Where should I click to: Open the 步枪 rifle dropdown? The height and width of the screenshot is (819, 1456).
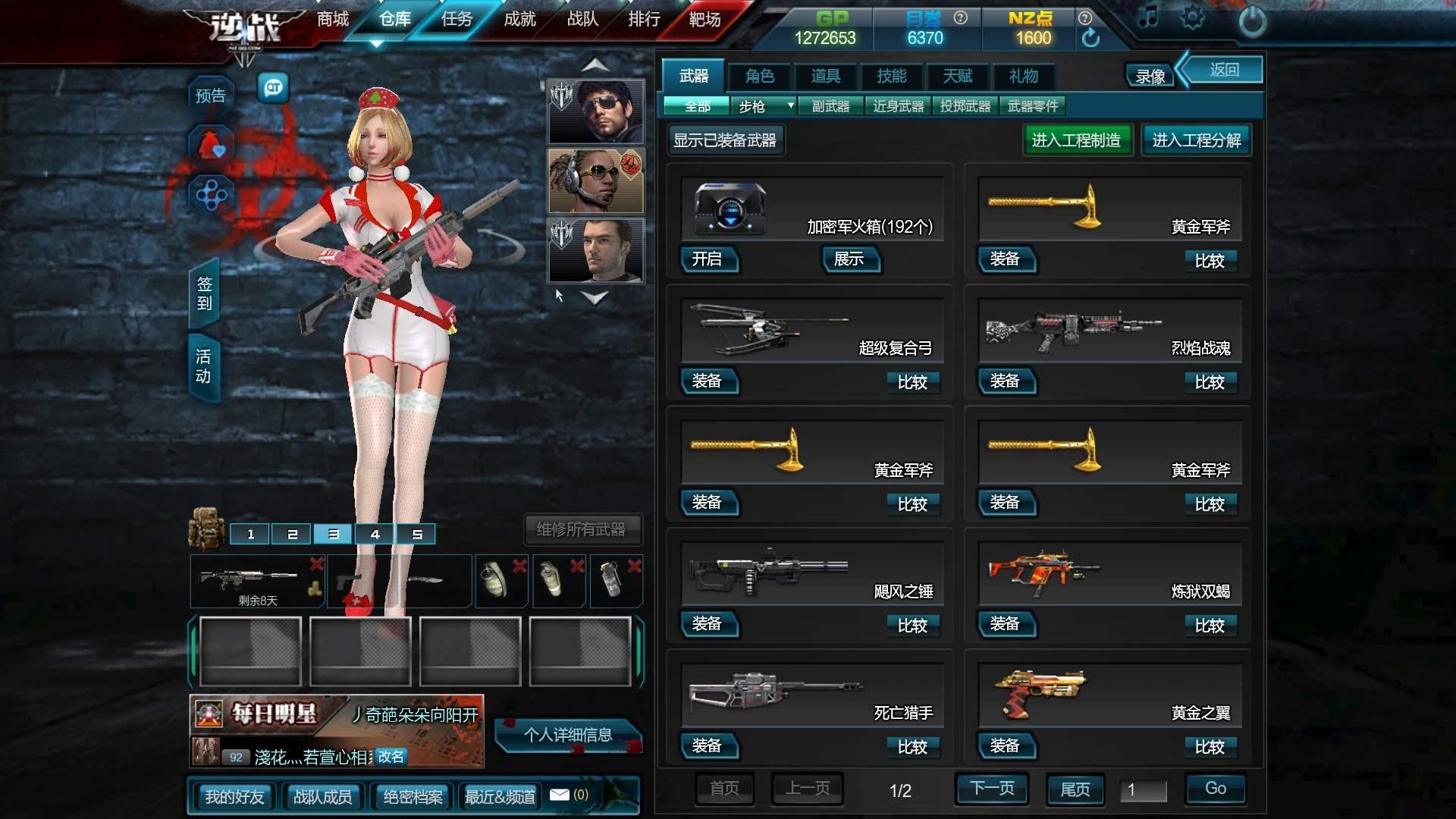[766, 106]
